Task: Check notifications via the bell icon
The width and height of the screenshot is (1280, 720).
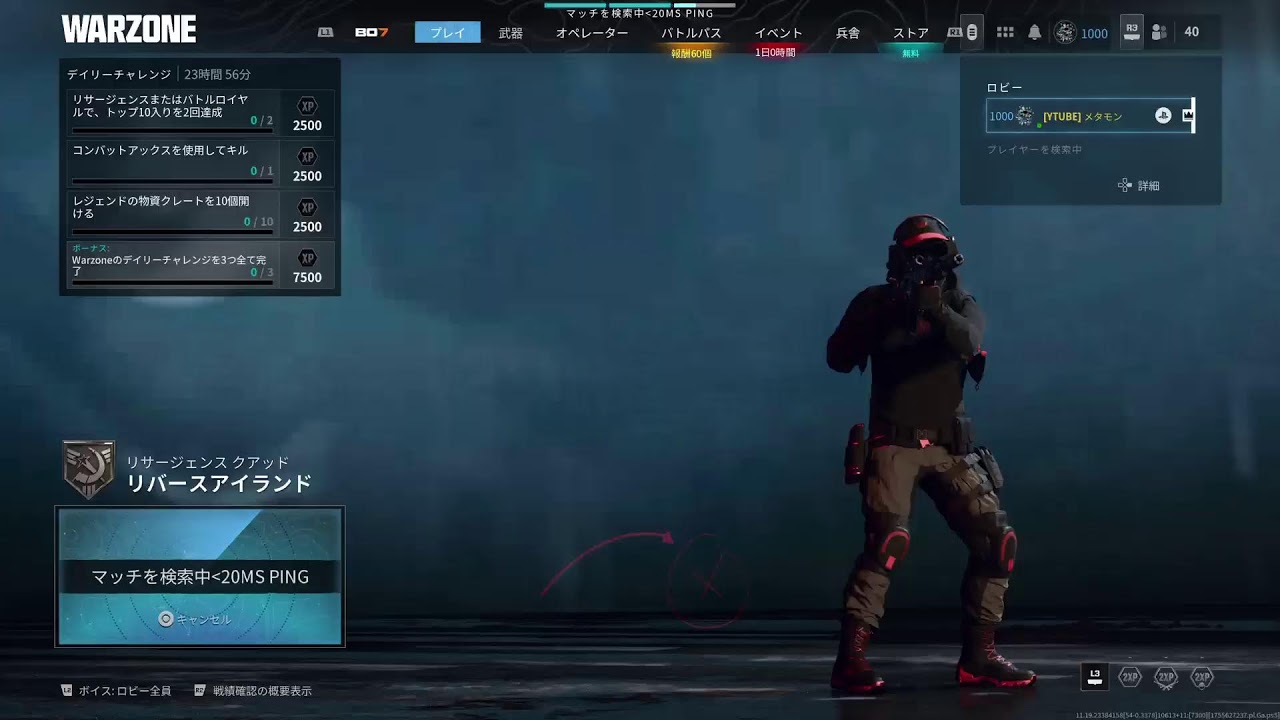Action: [x=1035, y=33]
